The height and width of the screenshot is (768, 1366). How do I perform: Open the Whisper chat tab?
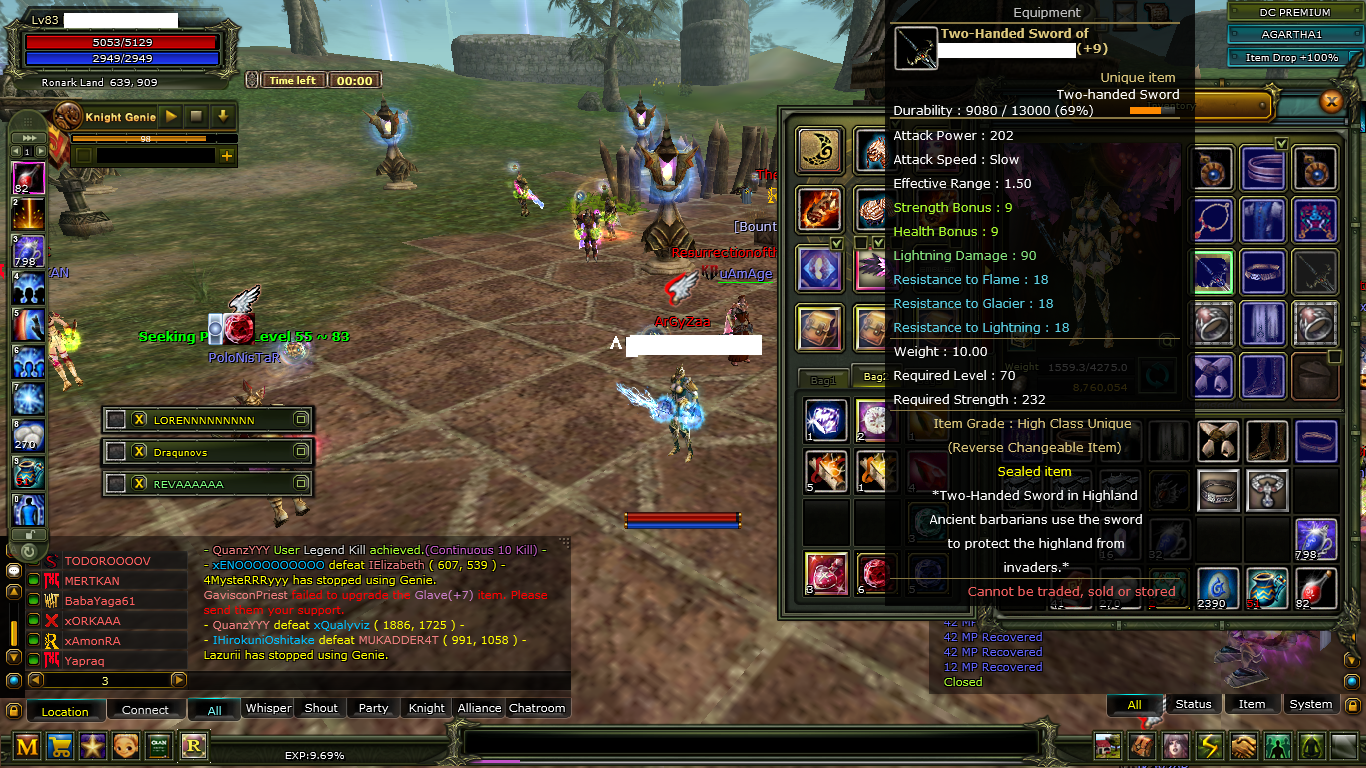click(268, 708)
